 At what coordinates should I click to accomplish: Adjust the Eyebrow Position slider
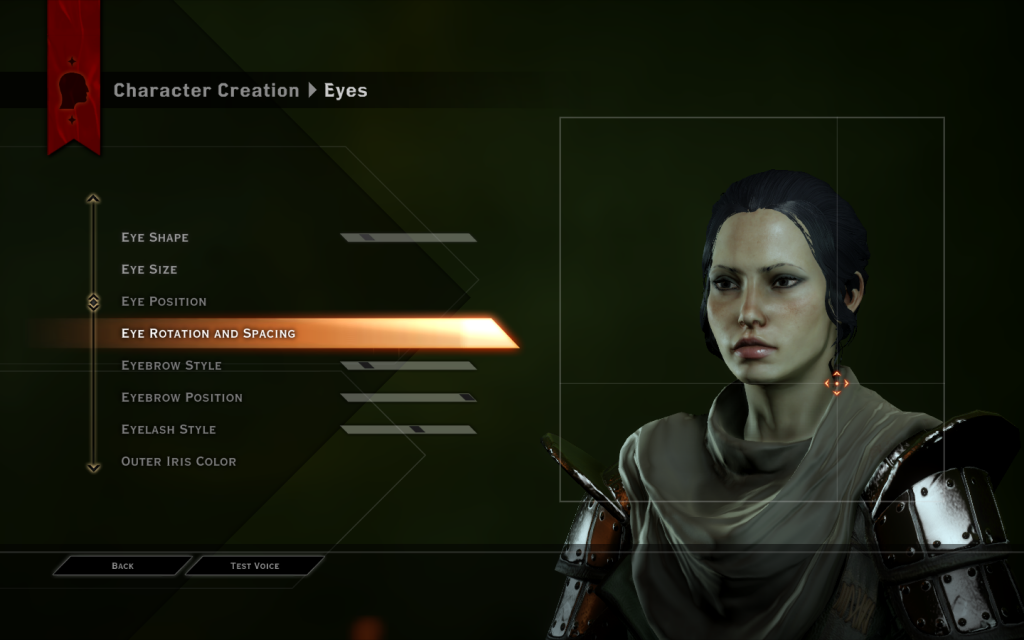click(x=408, y=398)
